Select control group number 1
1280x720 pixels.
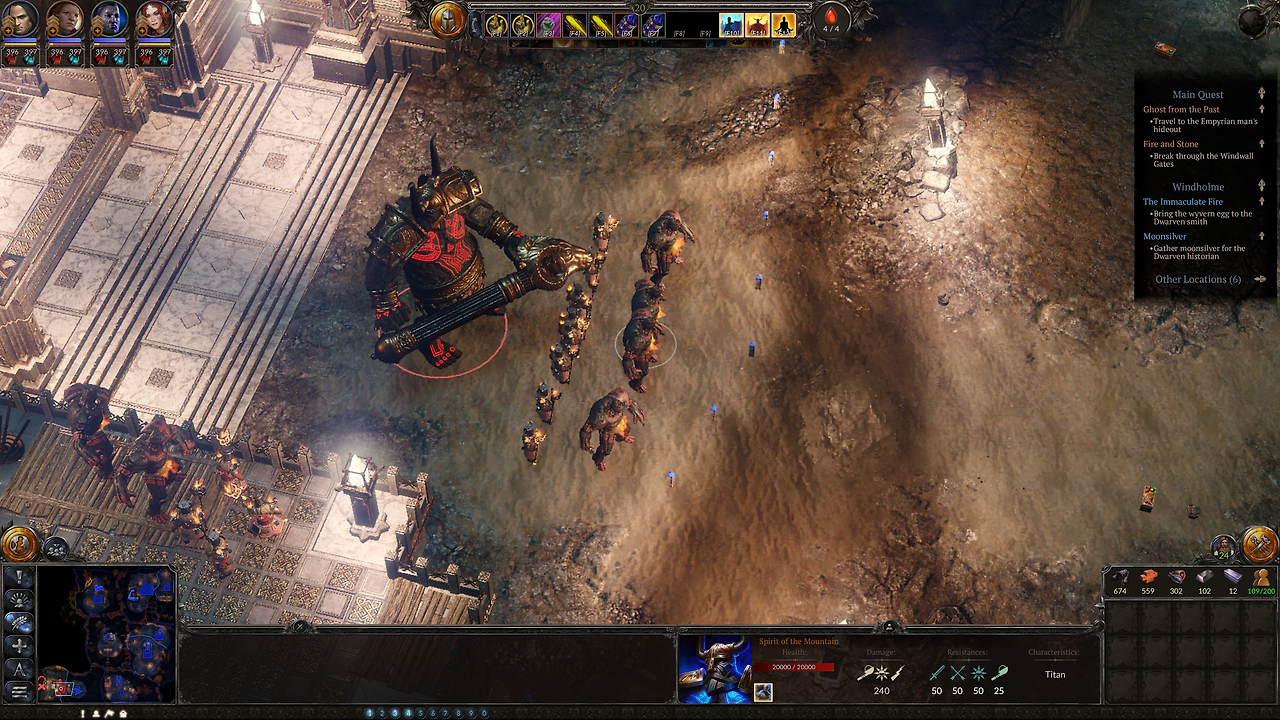pos(370,713)
